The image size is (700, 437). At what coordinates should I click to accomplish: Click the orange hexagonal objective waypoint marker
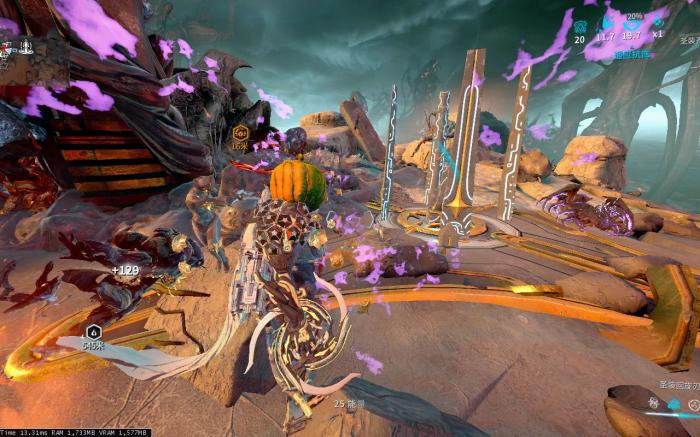(x=240, y=132)
